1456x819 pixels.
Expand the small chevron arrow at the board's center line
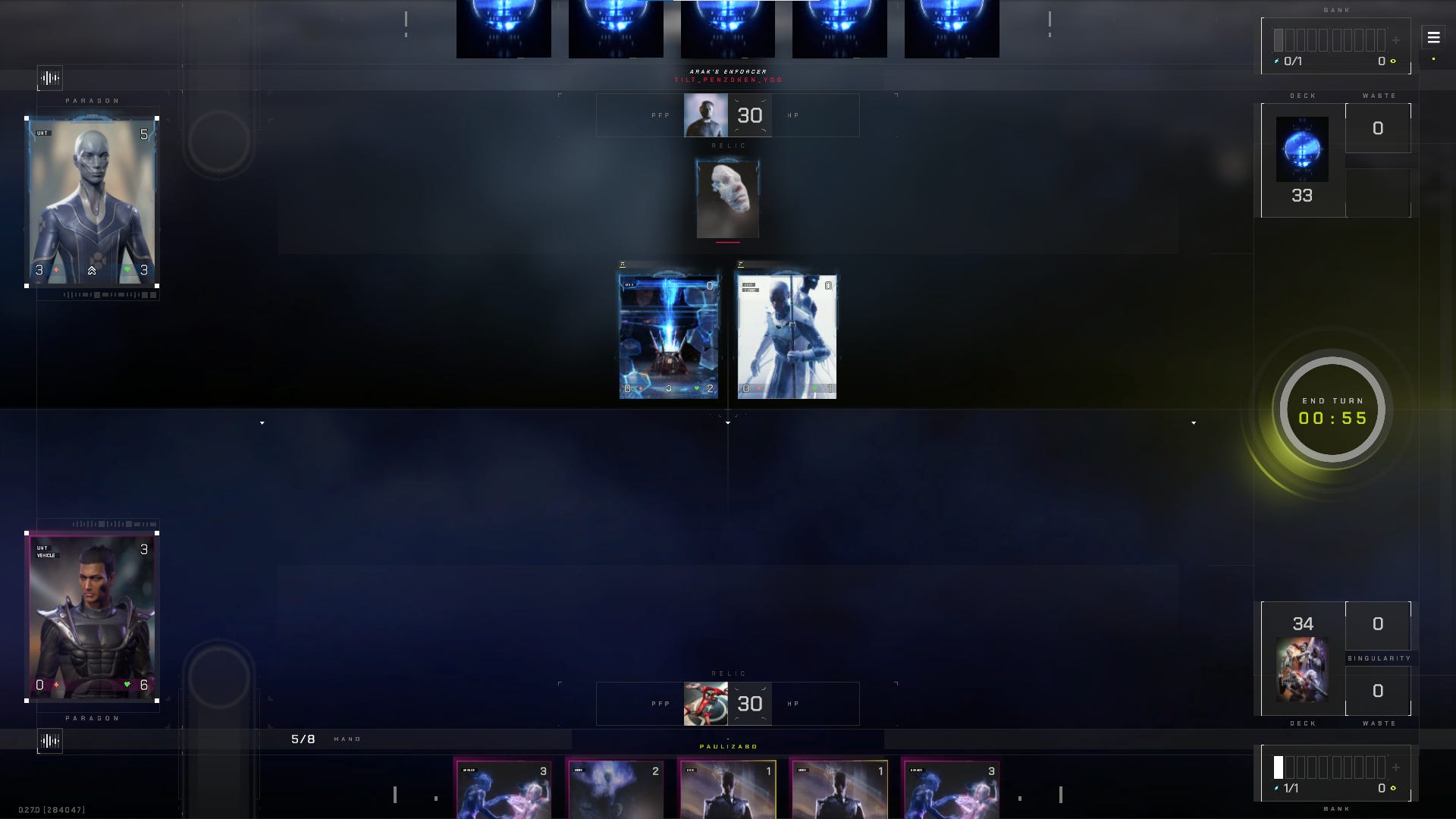pos(727,423)
